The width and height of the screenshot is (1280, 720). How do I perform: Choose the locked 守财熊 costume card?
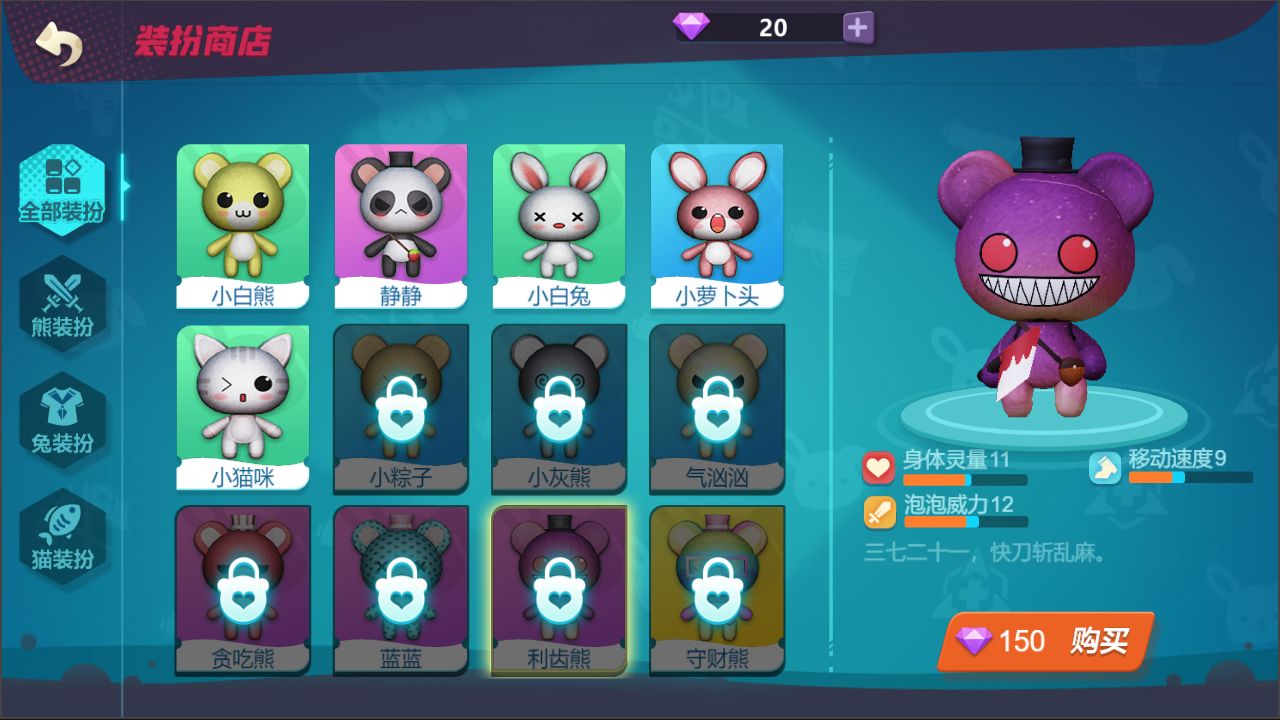717,589
